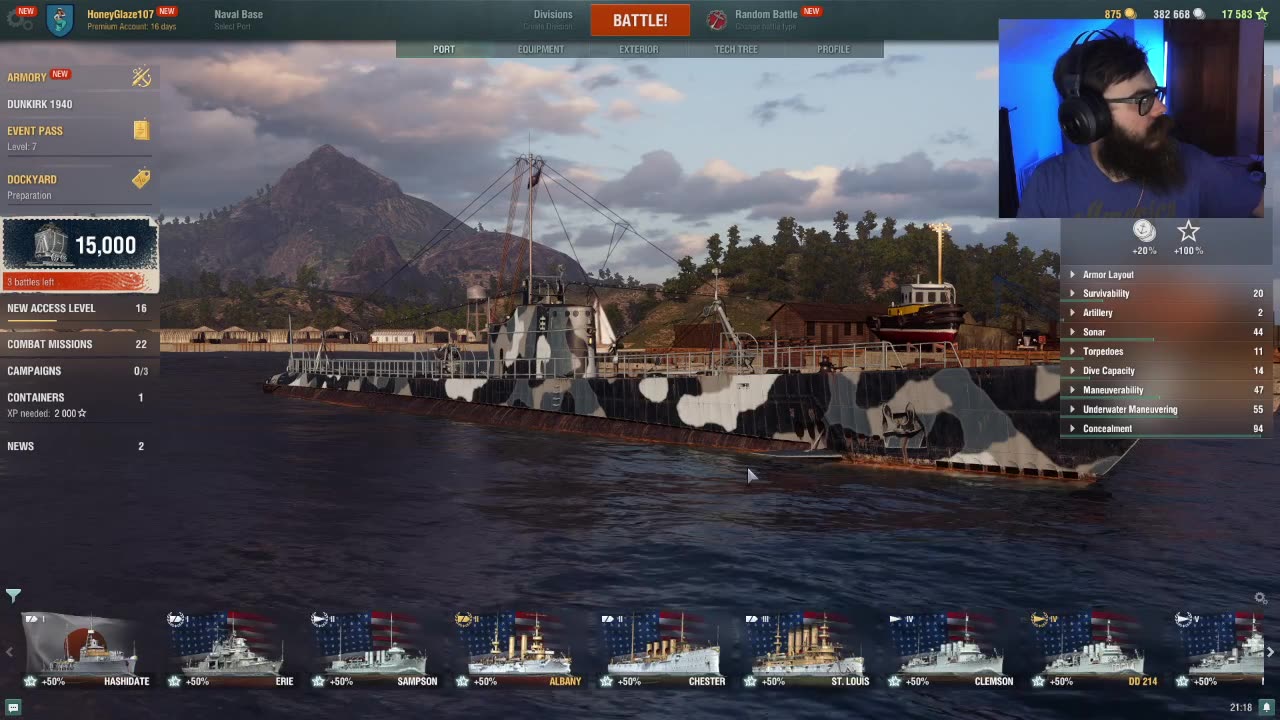
Task: Go to the Tech Tree tab
Action: pyautogui.click(x=736, y=49)
